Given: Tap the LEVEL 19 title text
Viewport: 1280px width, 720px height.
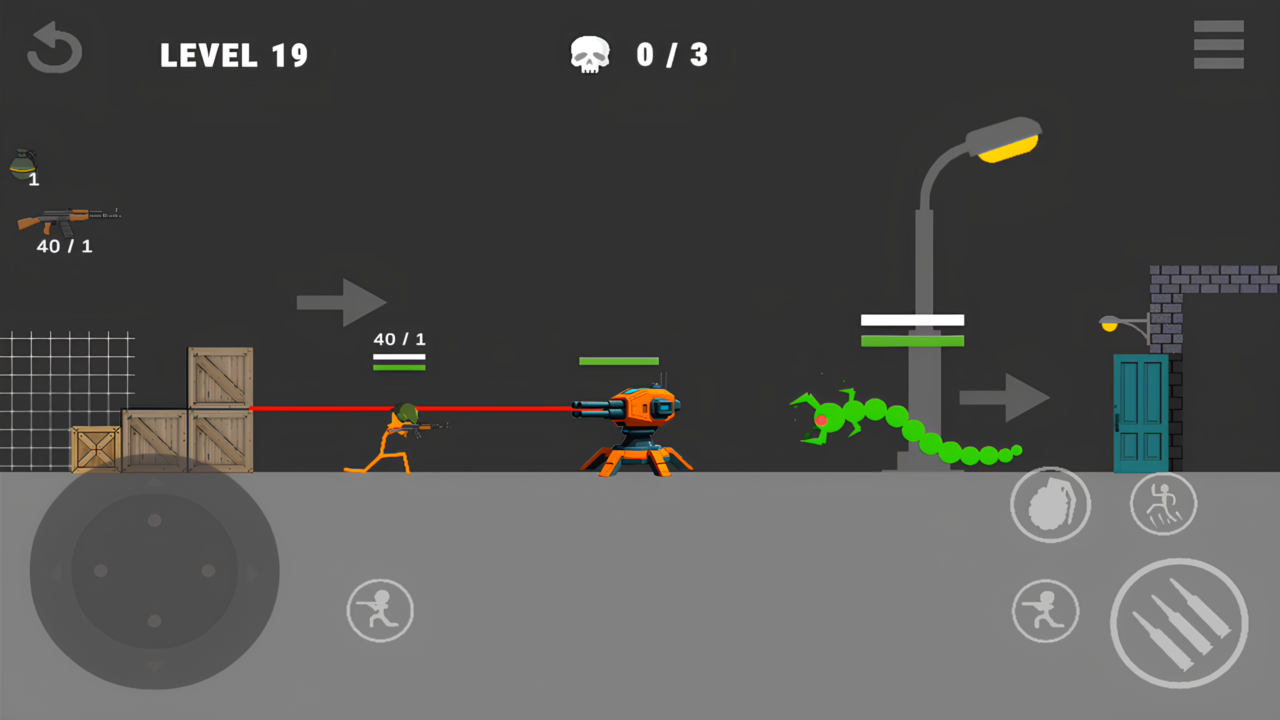Looking at the screenshot, I should (x=234, y=55).
